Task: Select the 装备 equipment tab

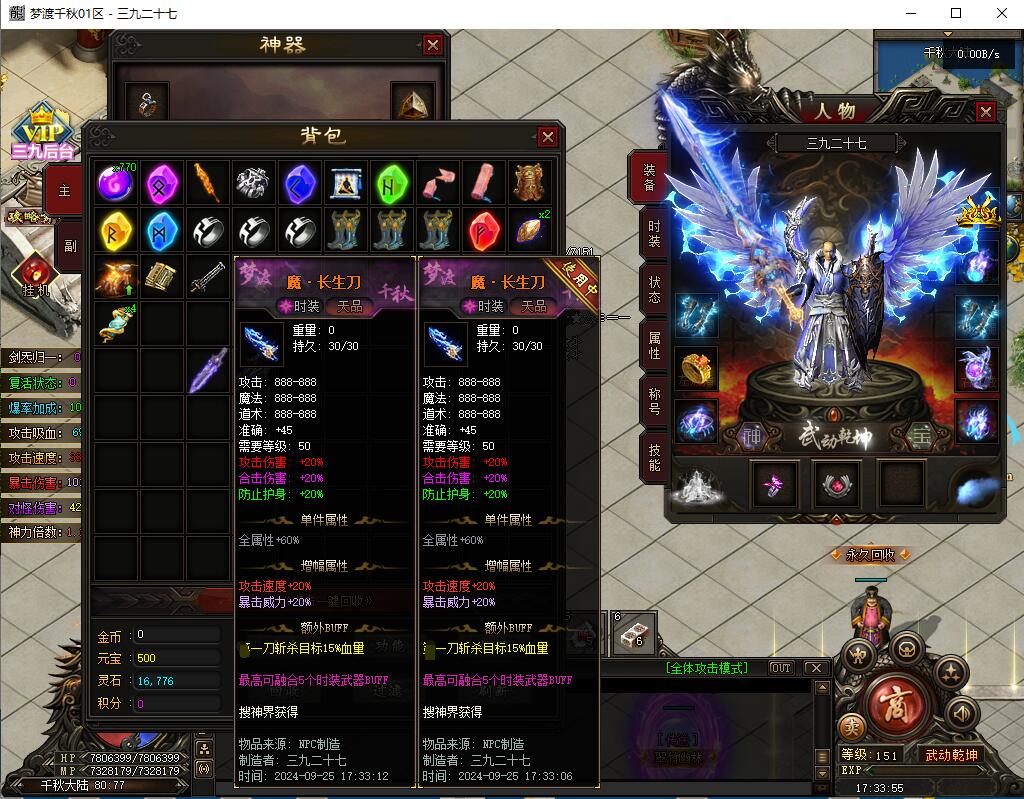Action: (x=648, y=177)
